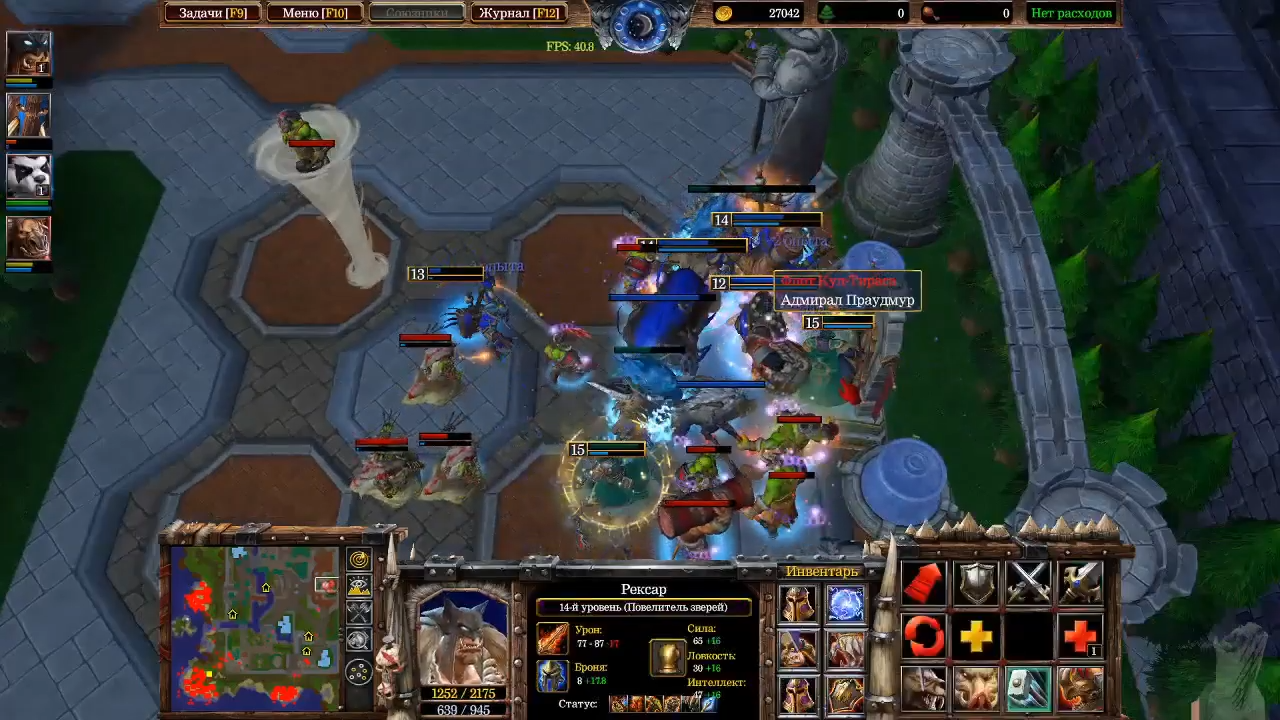The width and height of the screenshot is (1280, 720).
Task: Select the tauren hero portrait icon
Action: [x=28, y=238]
